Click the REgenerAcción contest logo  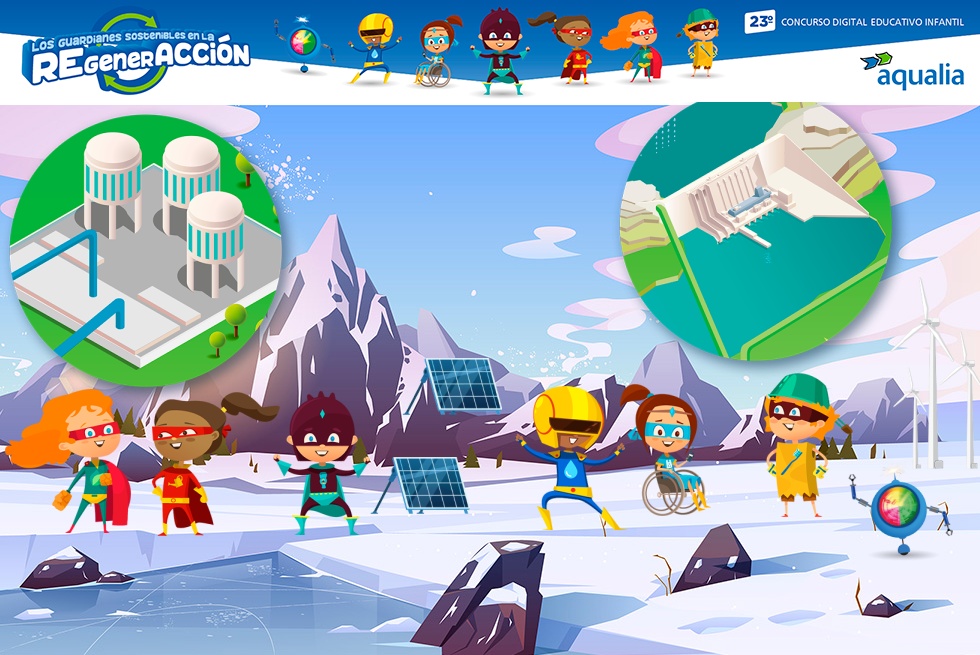pyautogui.click(x=137, y=54)
